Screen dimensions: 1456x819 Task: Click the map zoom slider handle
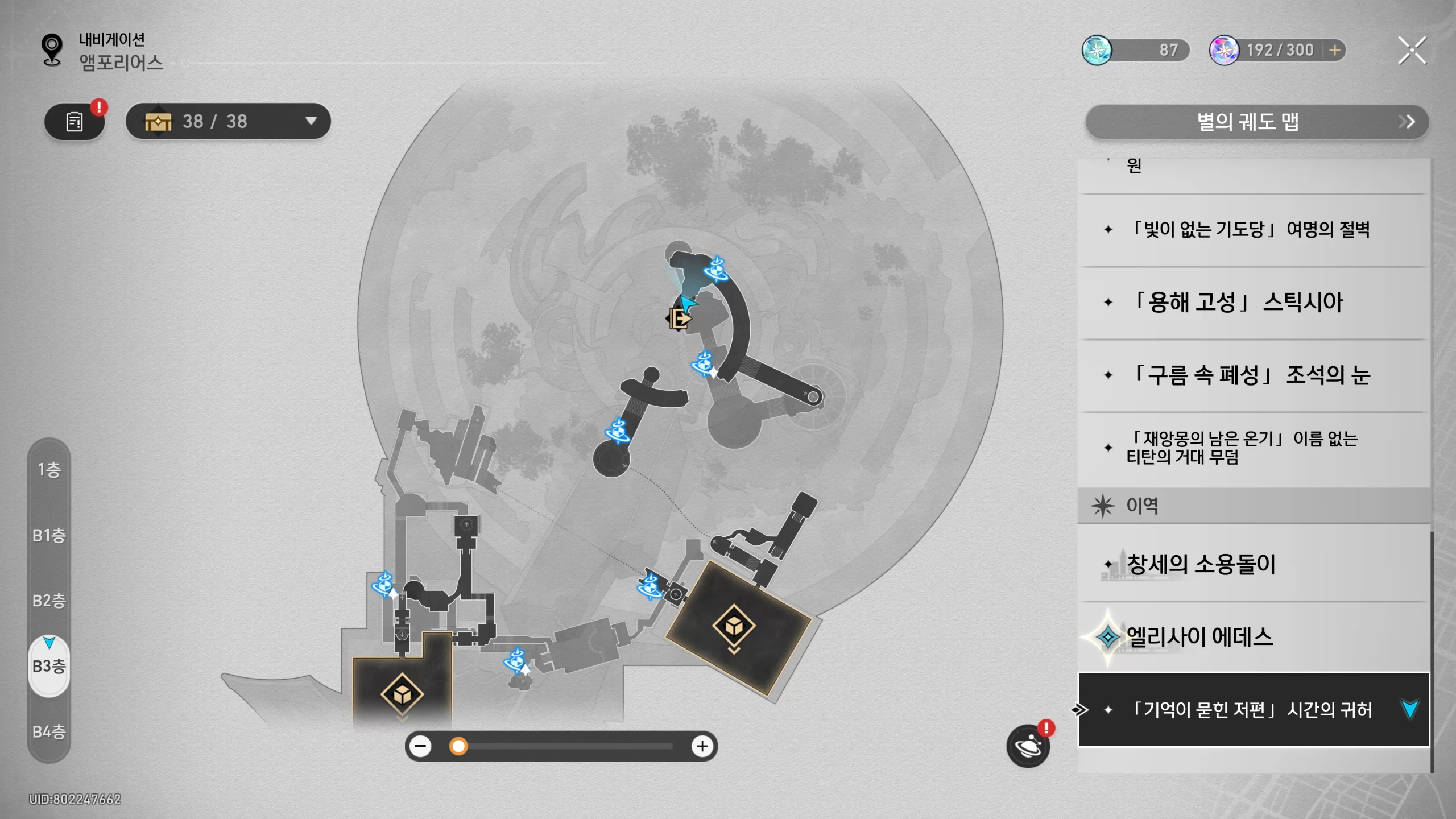coord(458,746)
